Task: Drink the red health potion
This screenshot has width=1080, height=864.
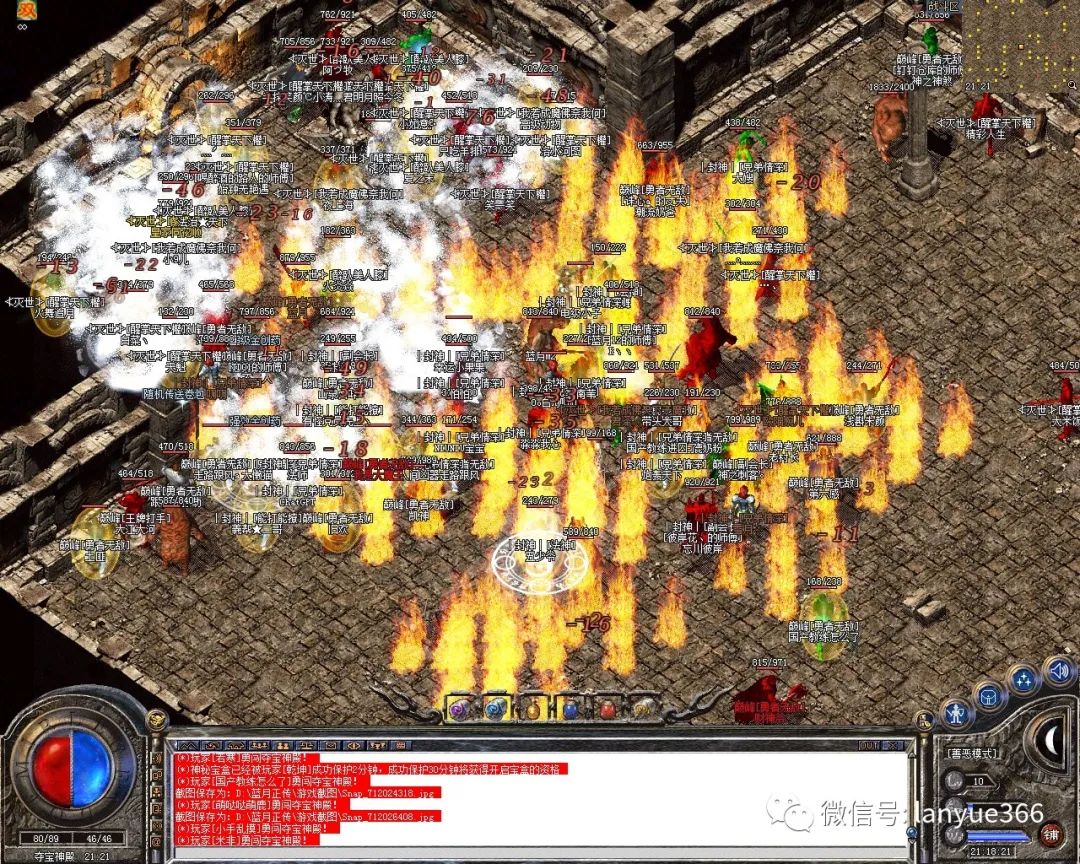Action: (x=607, y=708)
